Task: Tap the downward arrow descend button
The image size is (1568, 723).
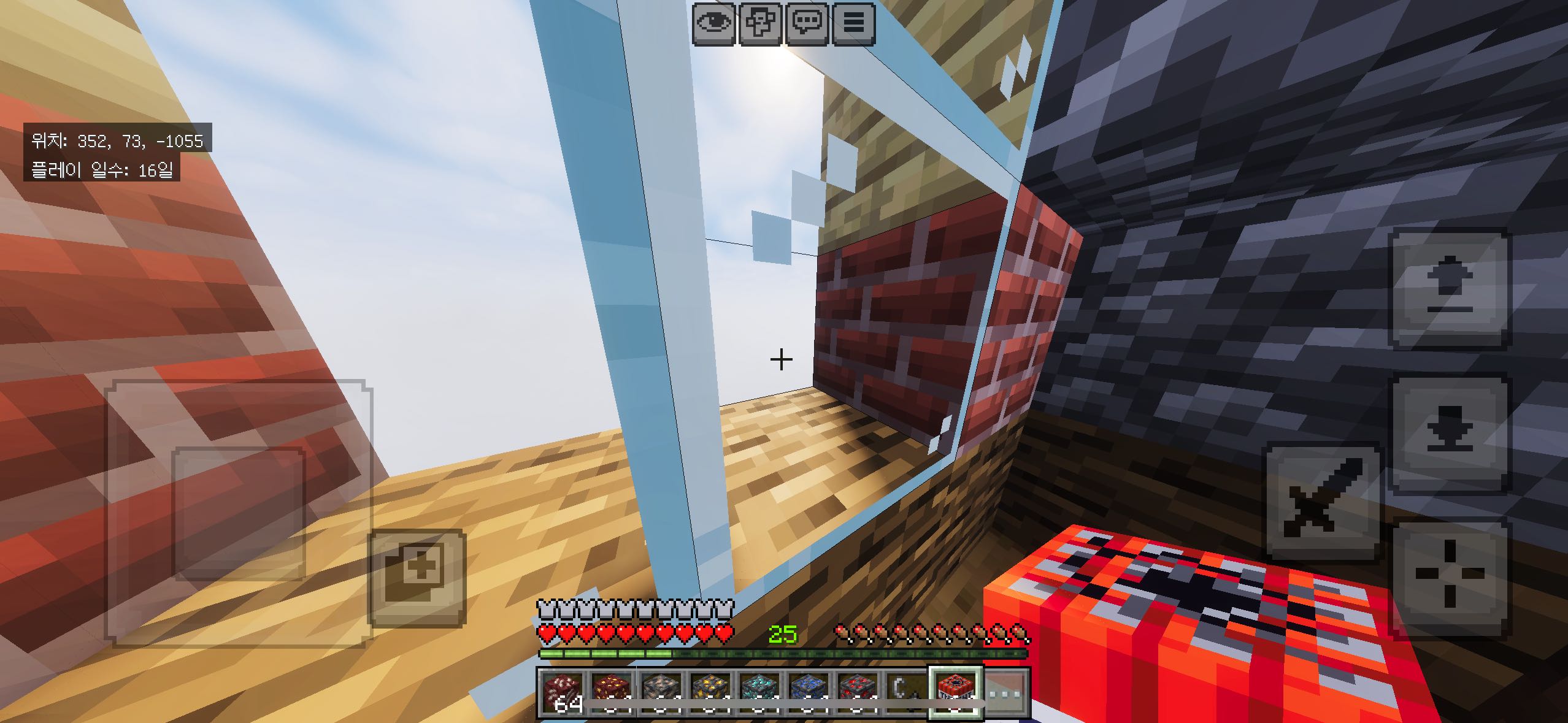Action: pos(1449,433)
